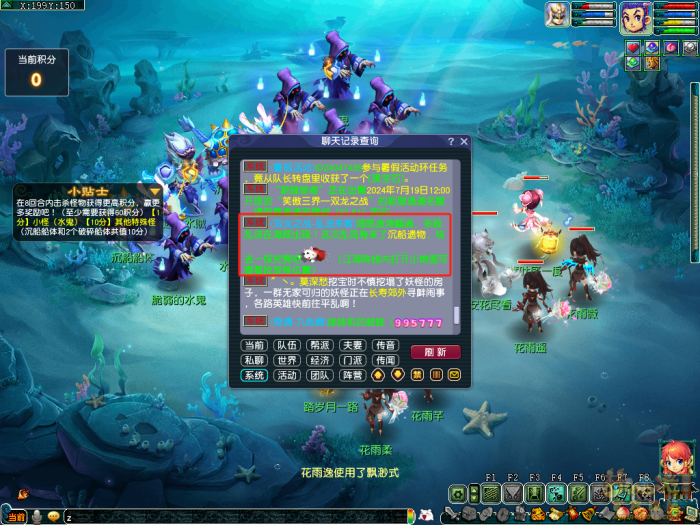
Task: Select the 世界 world channel
Action: point(287,360)
